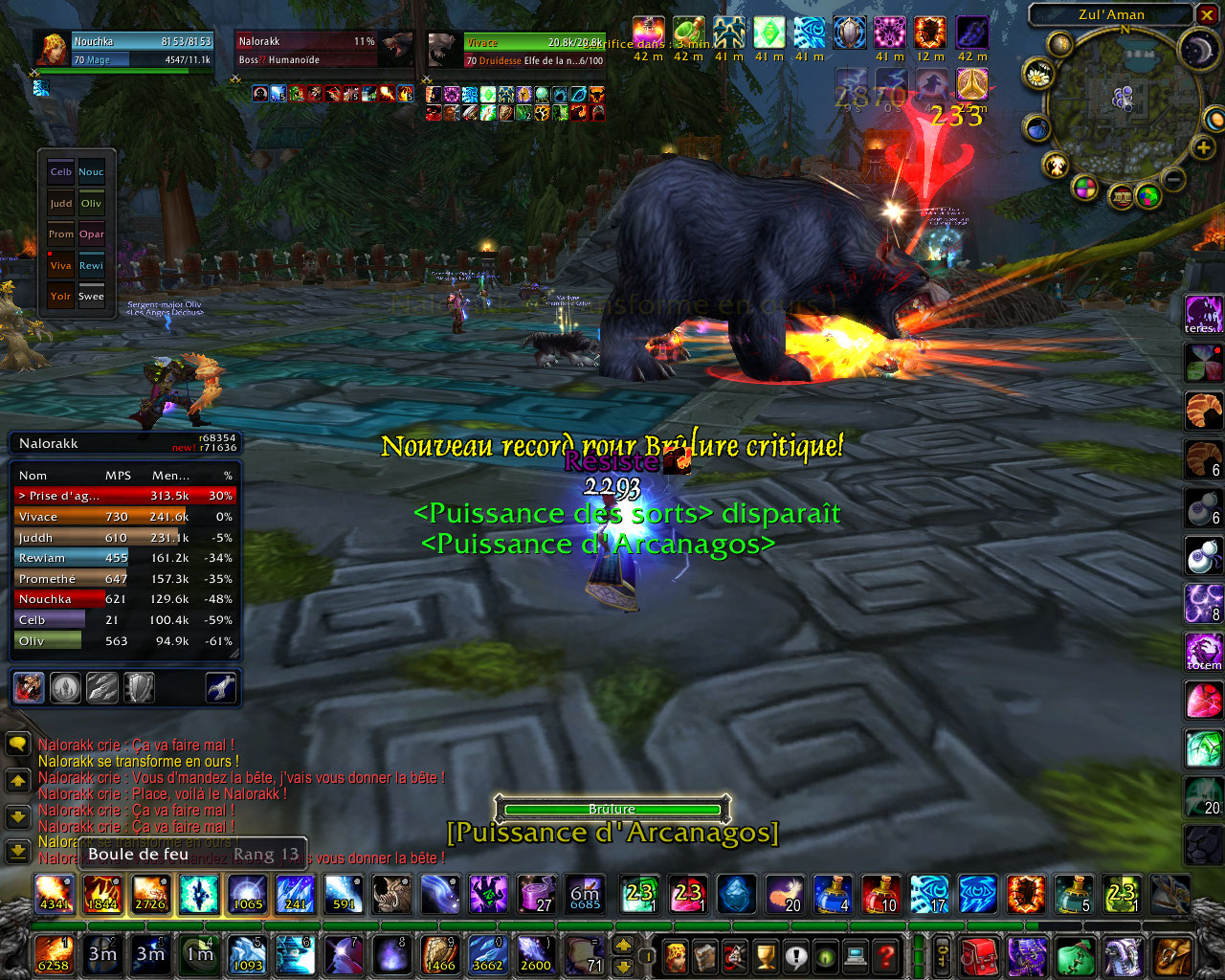Zoom in the minimap with plus button
This screenshot has width=1225, height=980.
click(x=1203, y=147)
